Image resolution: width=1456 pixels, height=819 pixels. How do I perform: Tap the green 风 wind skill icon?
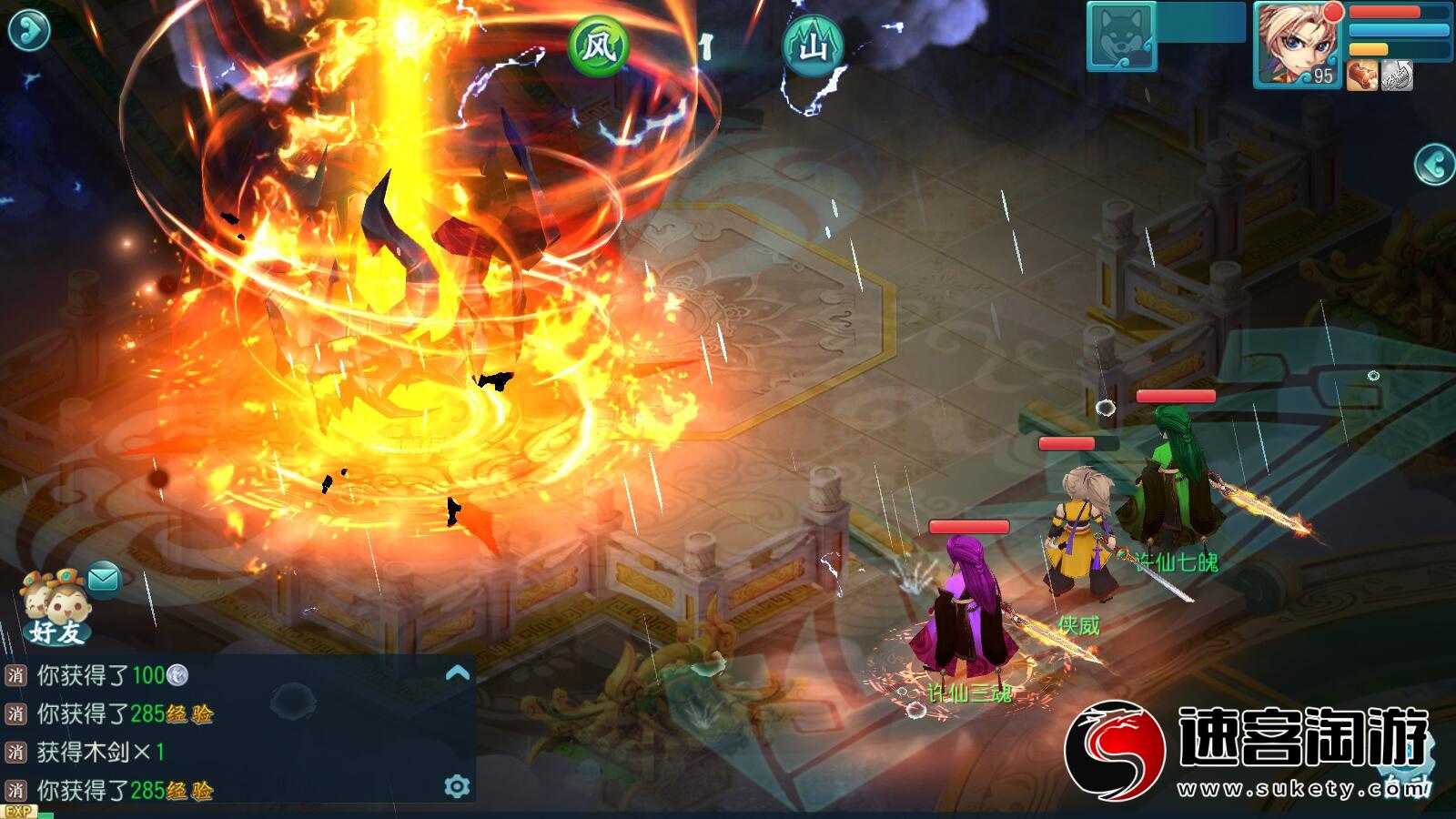coord(598,45)
